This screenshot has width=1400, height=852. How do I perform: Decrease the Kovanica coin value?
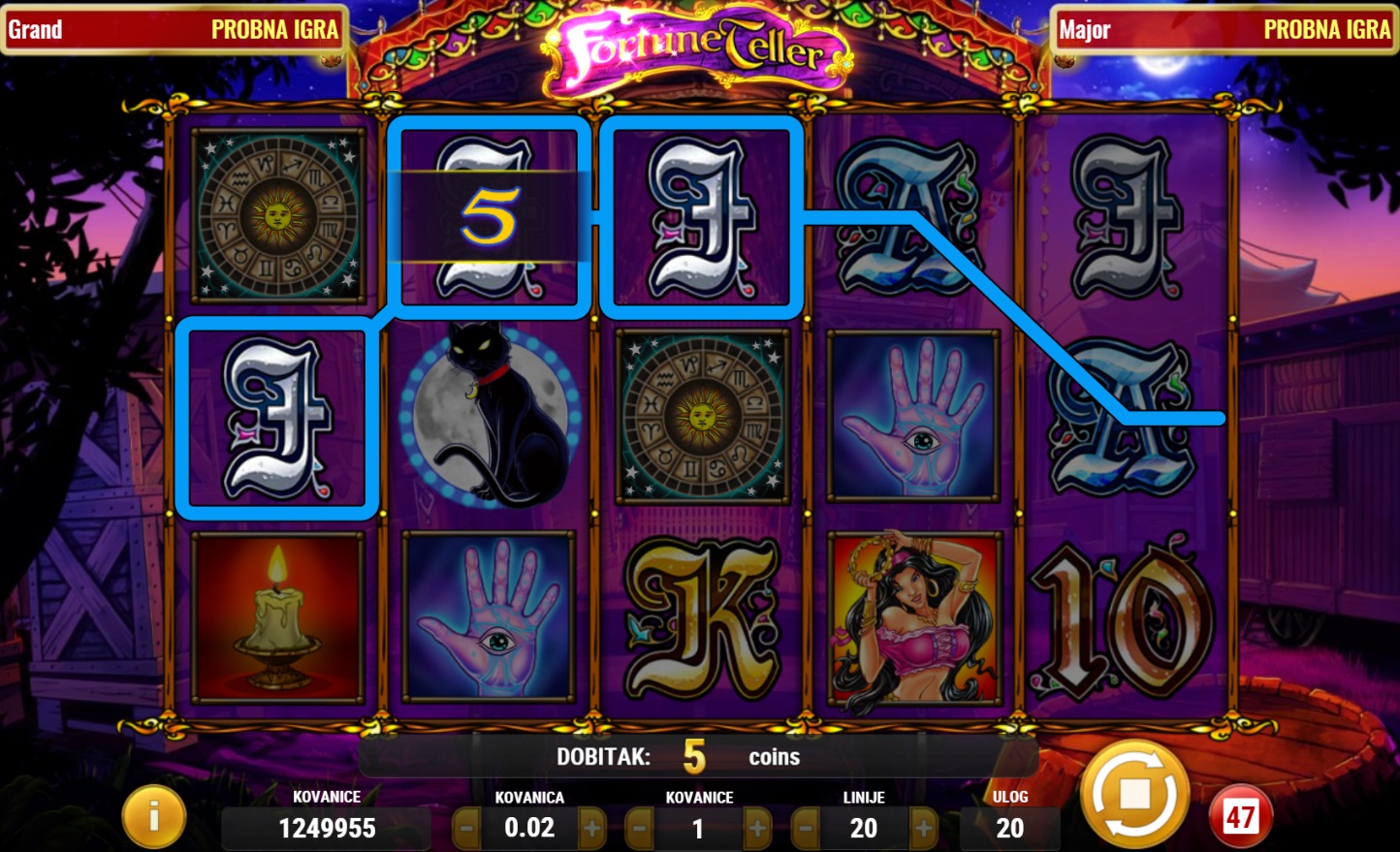point(466,829)
